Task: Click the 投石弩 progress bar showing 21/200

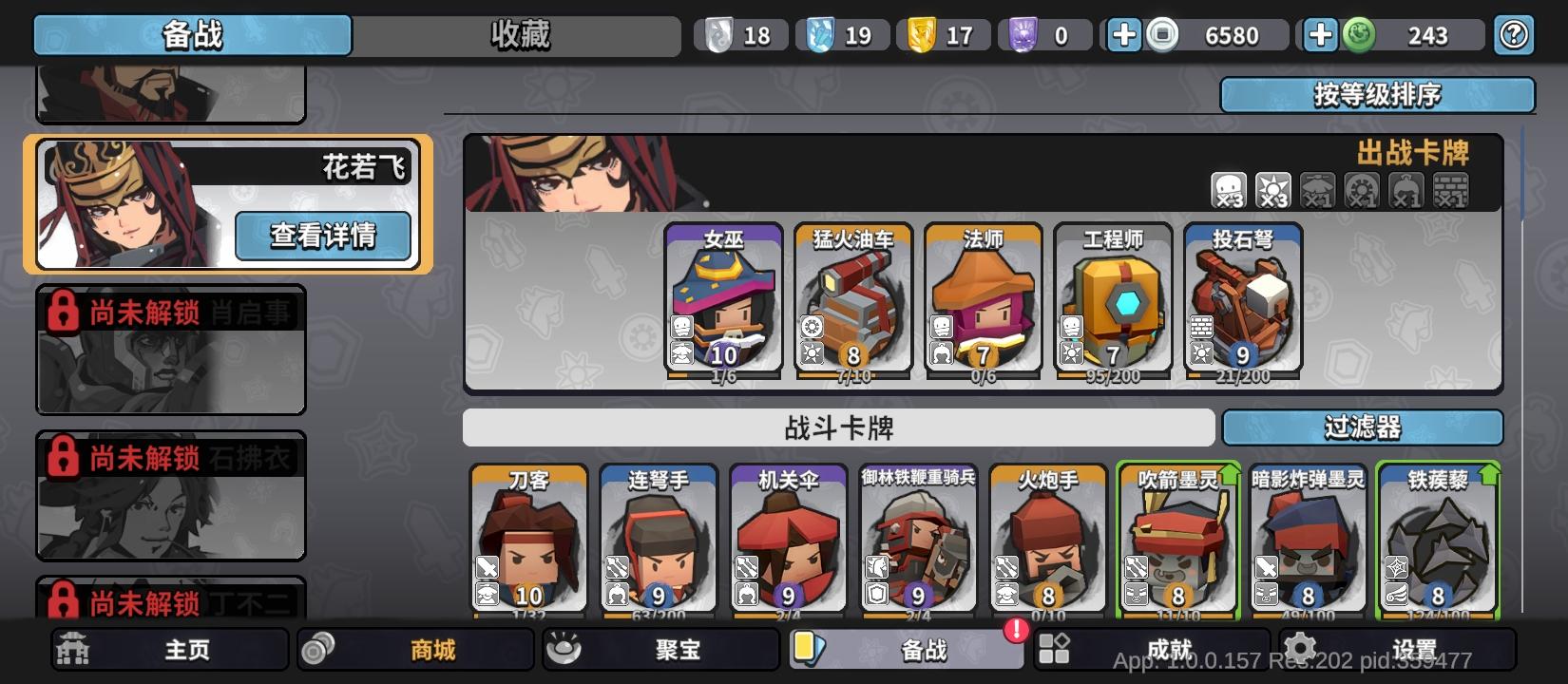Action: point(1242,376)
